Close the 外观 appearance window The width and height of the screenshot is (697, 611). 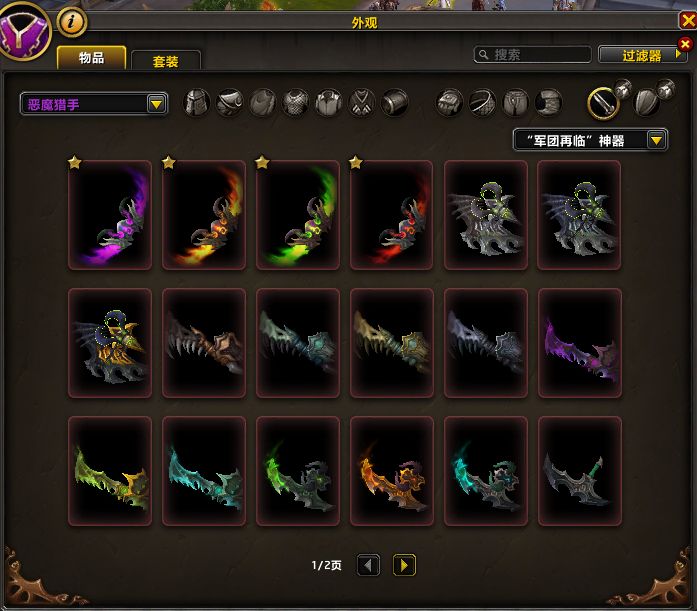coord(686,20)
